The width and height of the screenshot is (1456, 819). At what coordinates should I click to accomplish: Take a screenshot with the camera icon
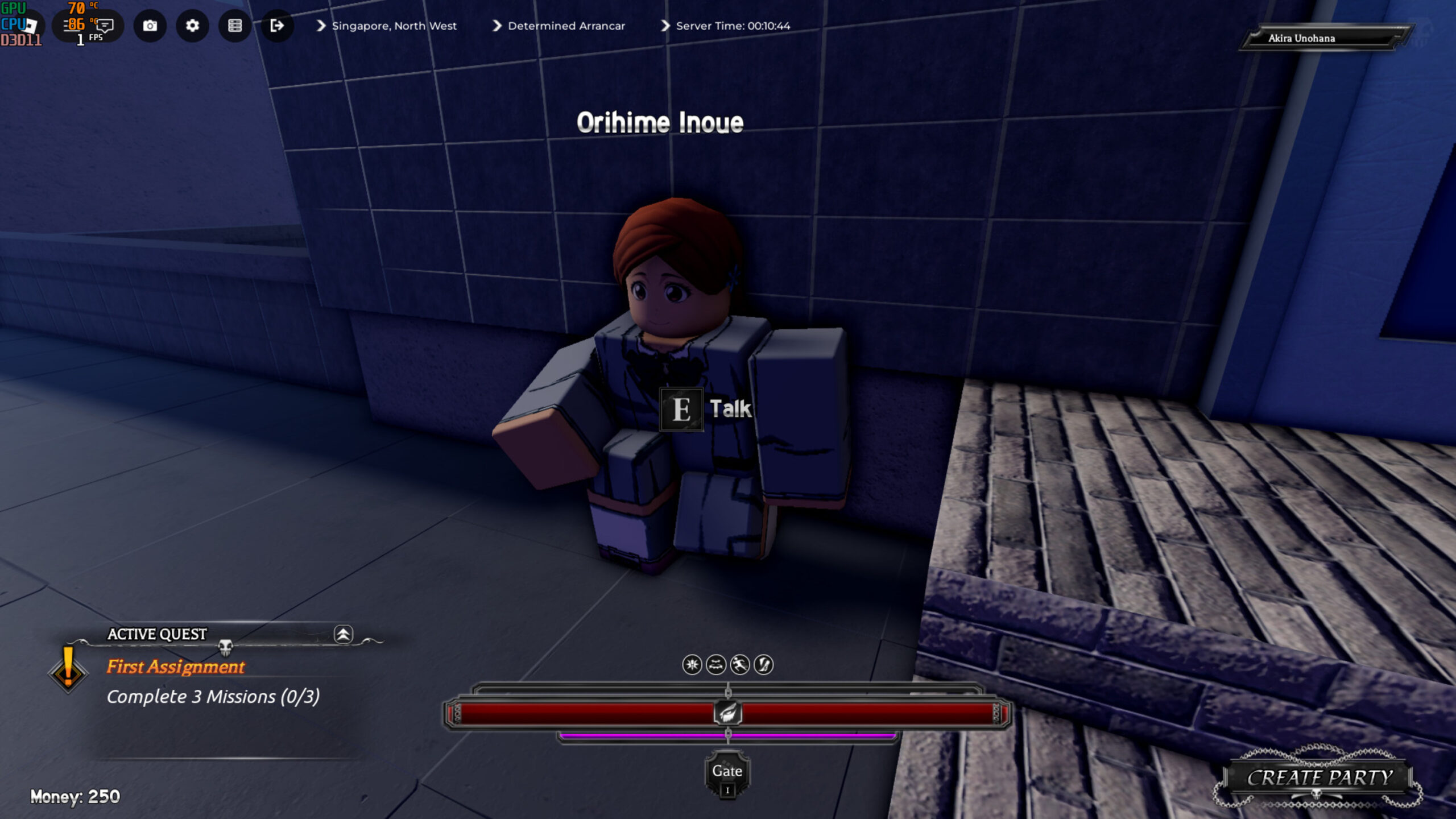[x=150, y=26]
